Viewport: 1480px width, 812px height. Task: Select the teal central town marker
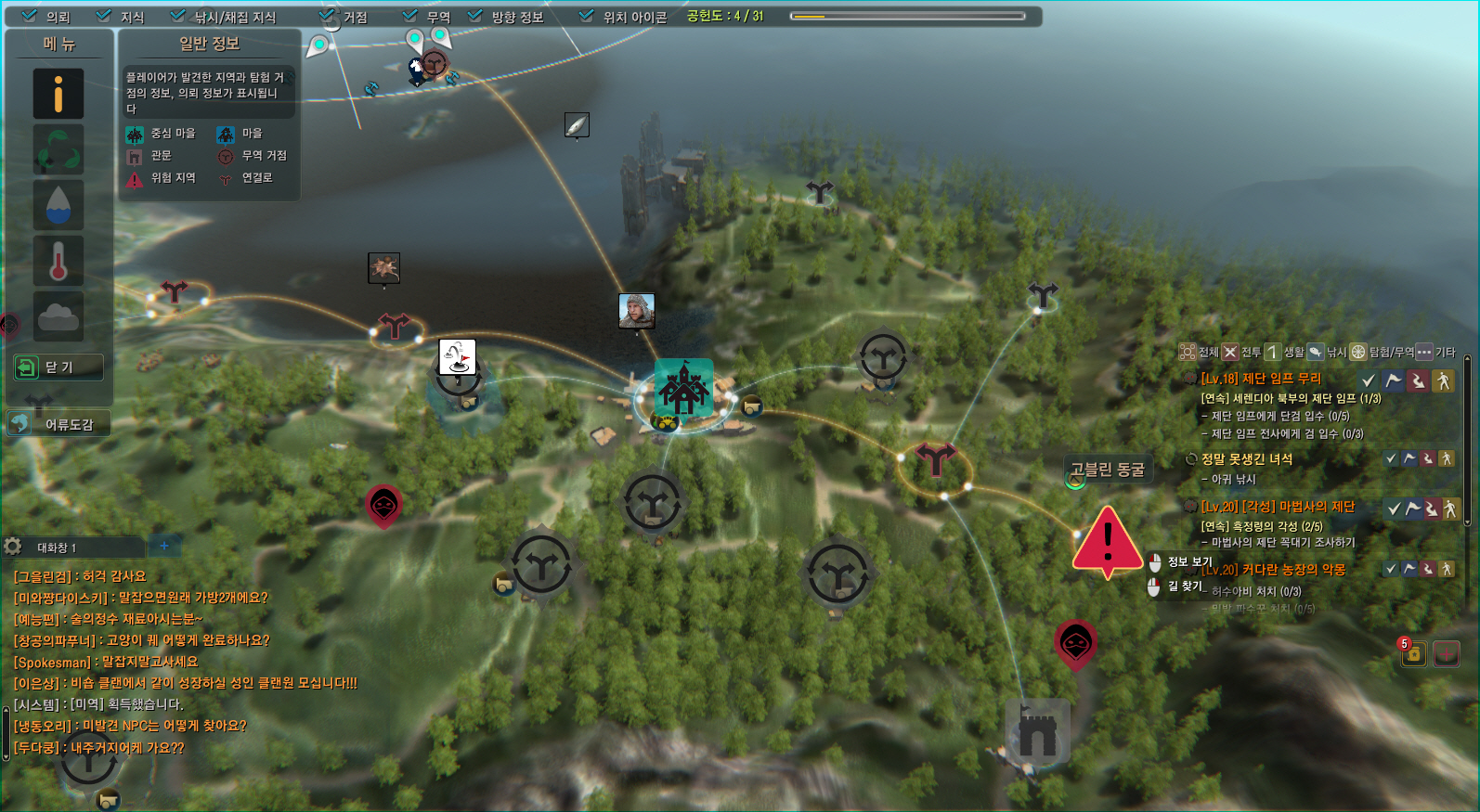coord(683,388)
